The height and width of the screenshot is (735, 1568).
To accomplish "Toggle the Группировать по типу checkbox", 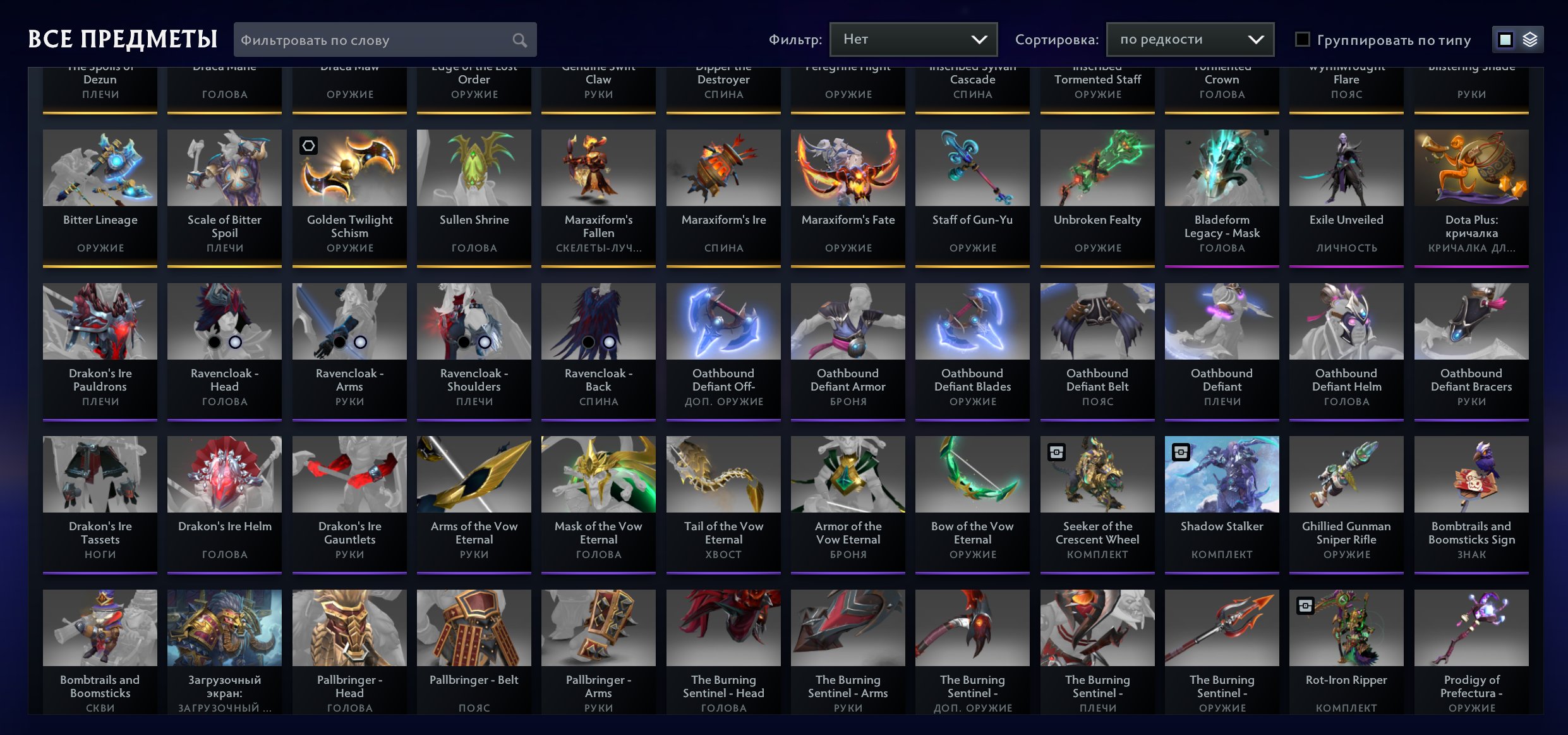I will pos(1303,40).
